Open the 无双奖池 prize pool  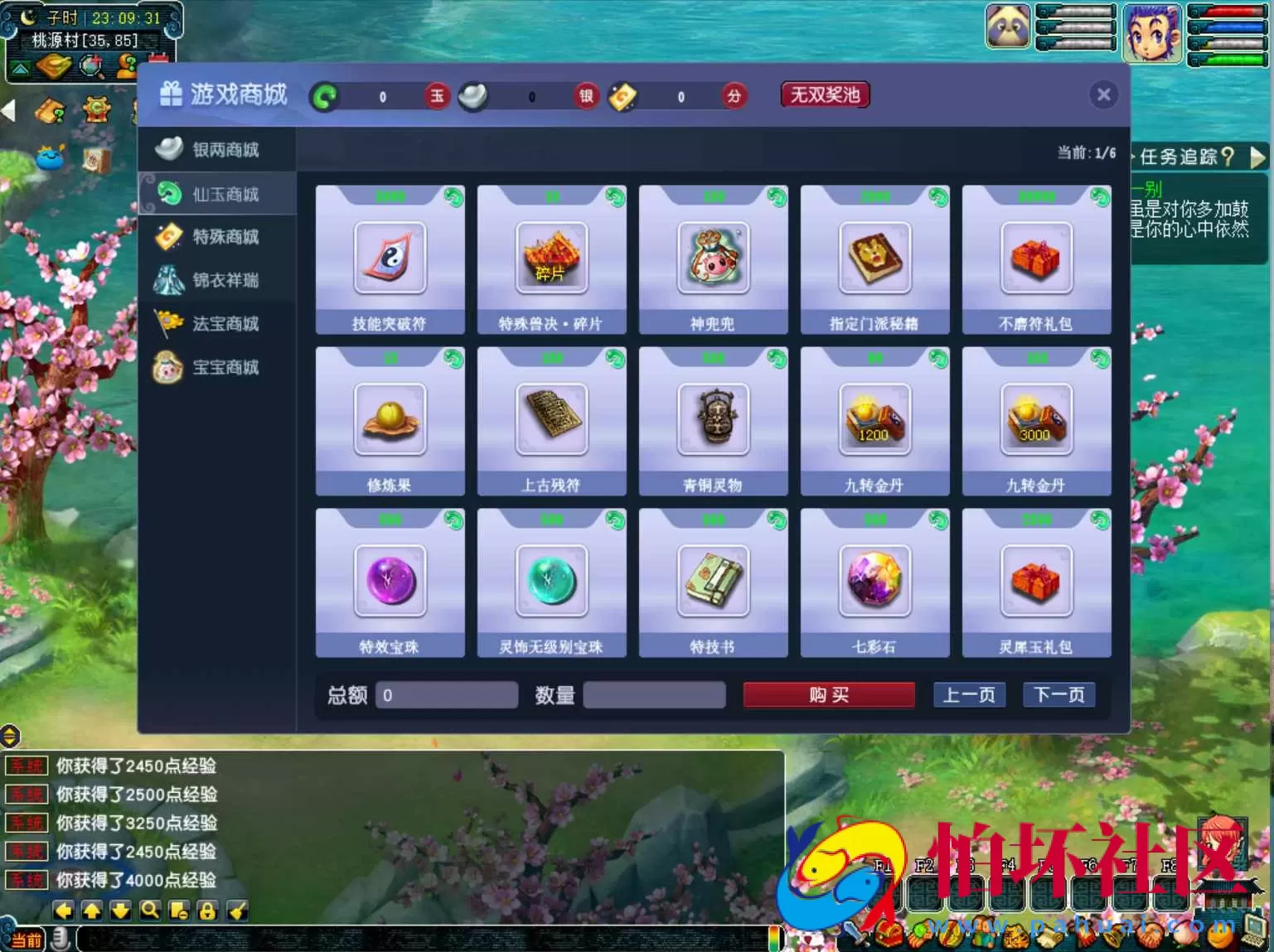824,94
